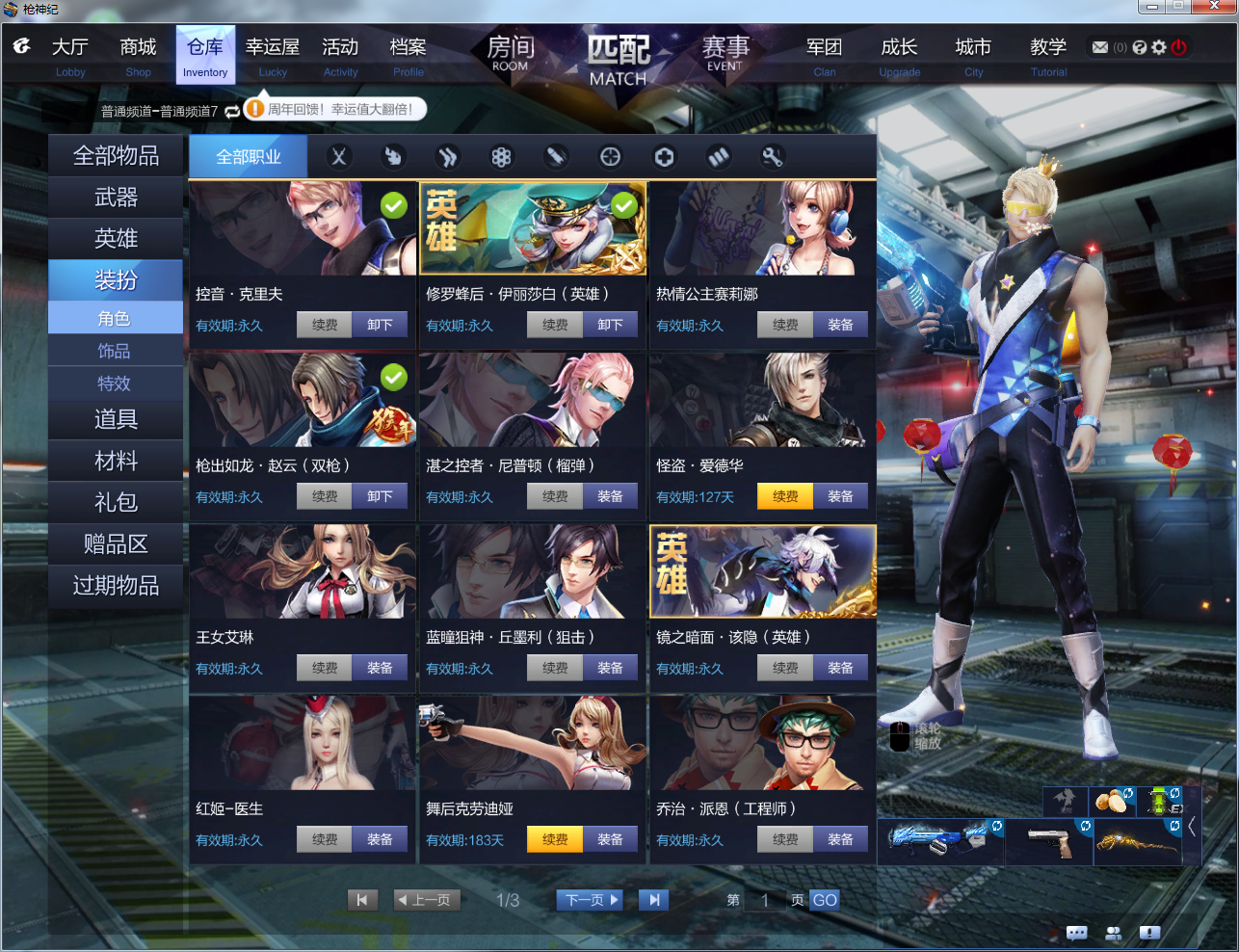
Task: Go to next page with 下一页
Action: click(x=590, y=900)
